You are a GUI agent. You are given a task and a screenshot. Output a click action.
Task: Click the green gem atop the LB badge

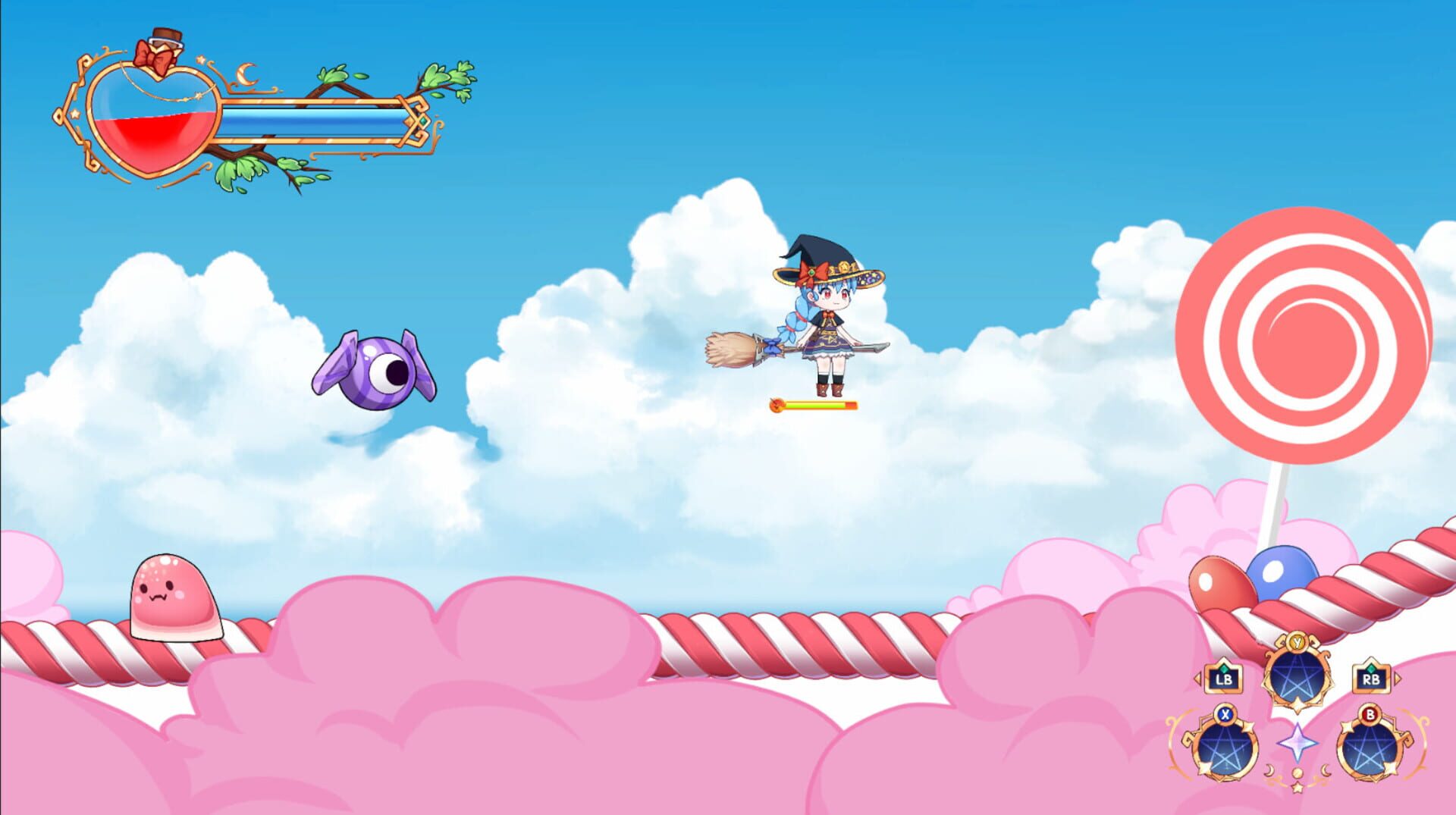tap(1225, 668)
